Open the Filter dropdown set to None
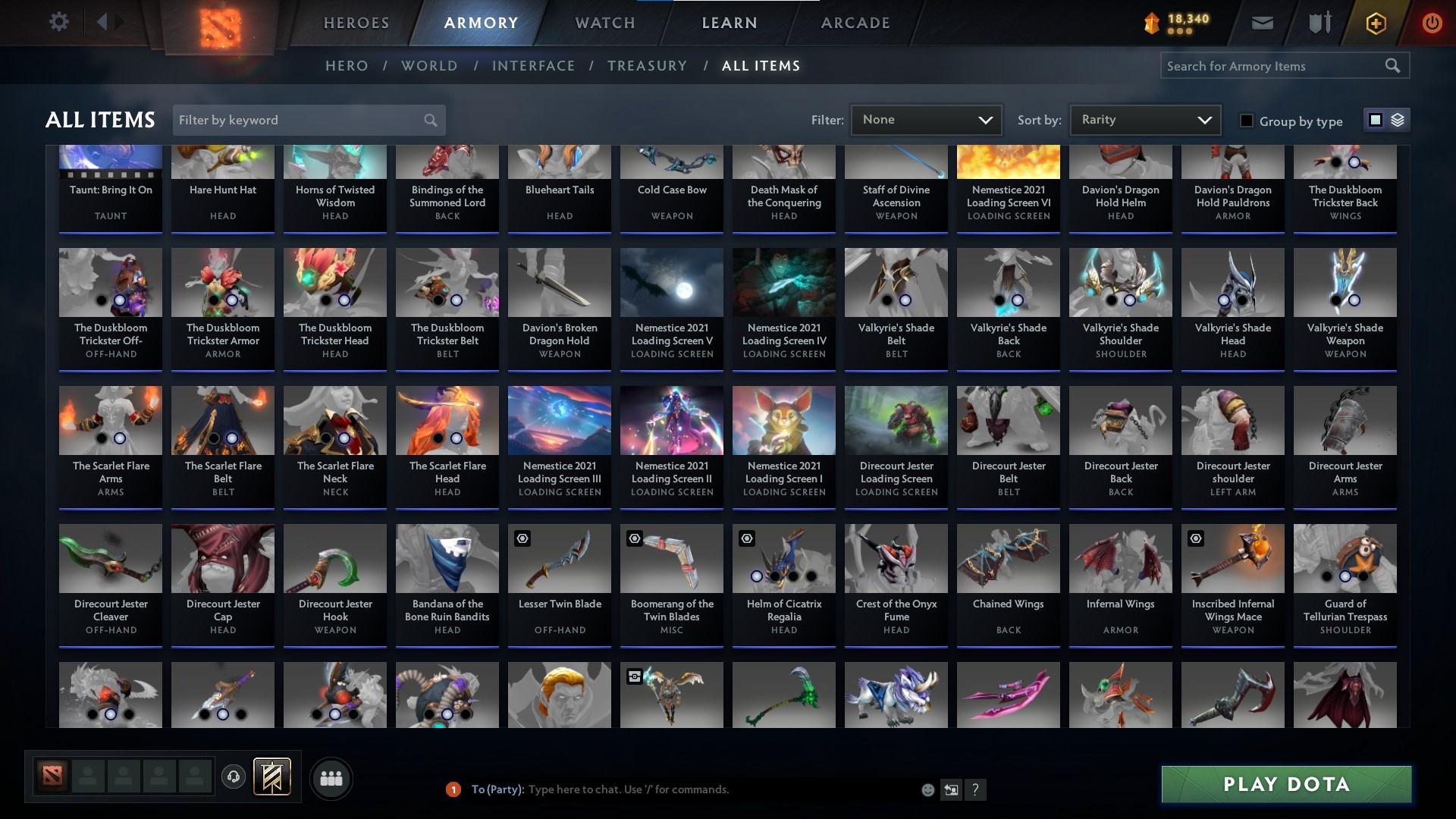 925,119
